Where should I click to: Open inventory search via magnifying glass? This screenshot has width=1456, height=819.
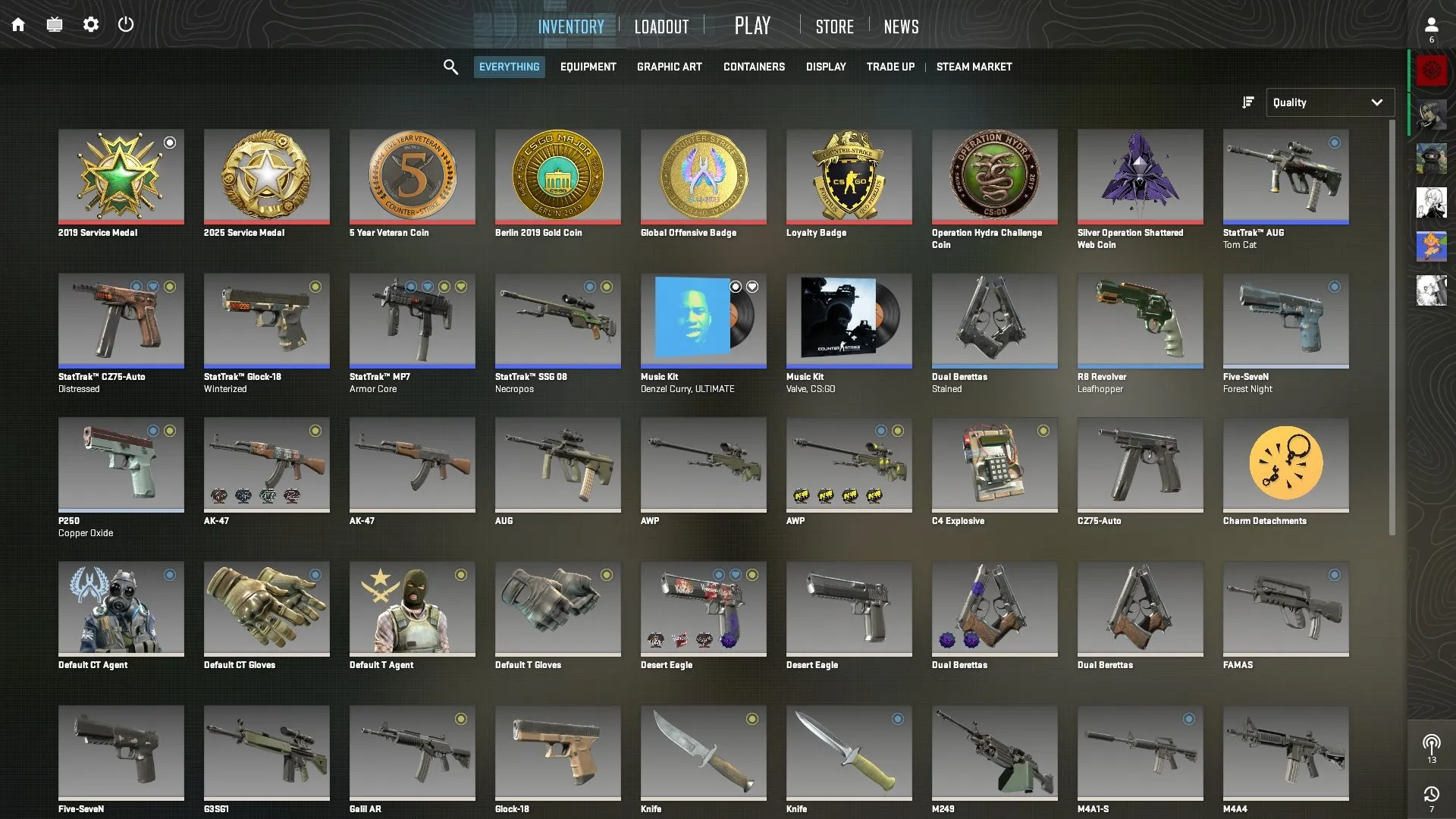click(450, 67)
